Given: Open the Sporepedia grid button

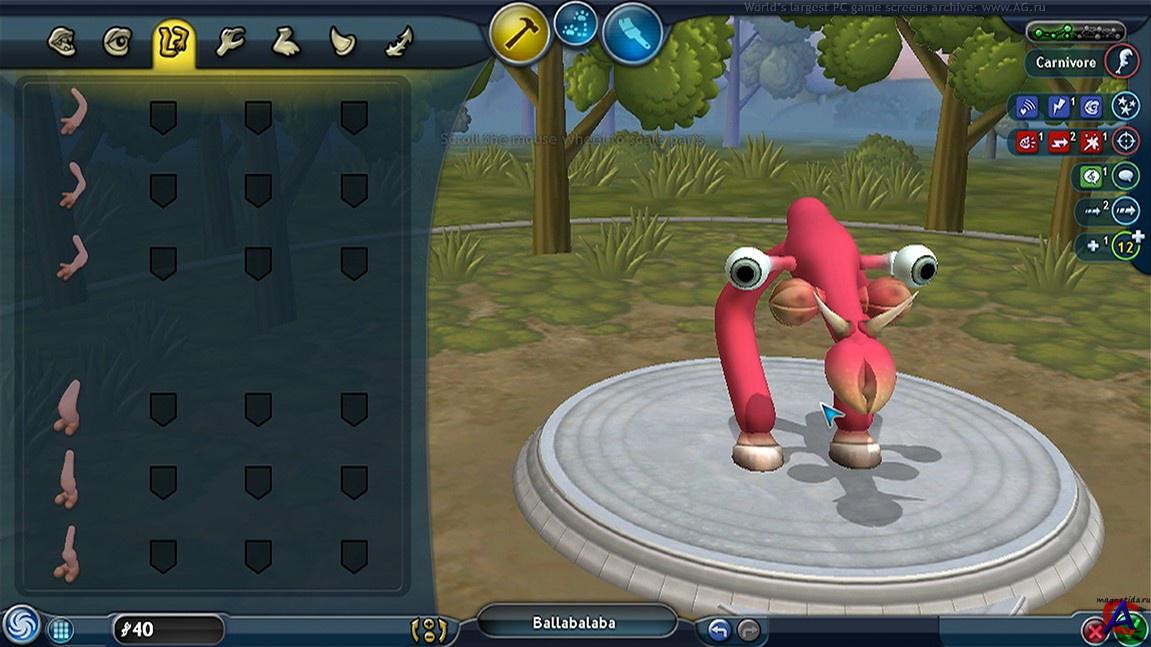Looking at the screenshot, I should pyautogui.click(x=61, y=629).
